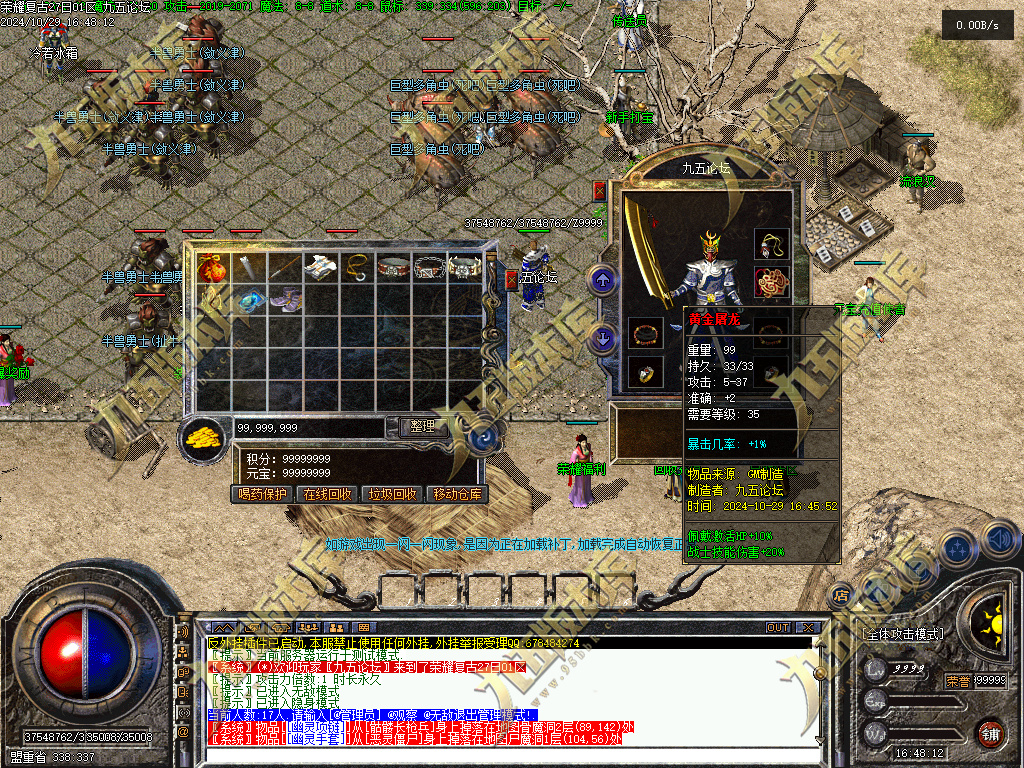Choose the 在线回收 online recycle button
The width and height of the screenshot is (1024, 768).
(328, 494)
